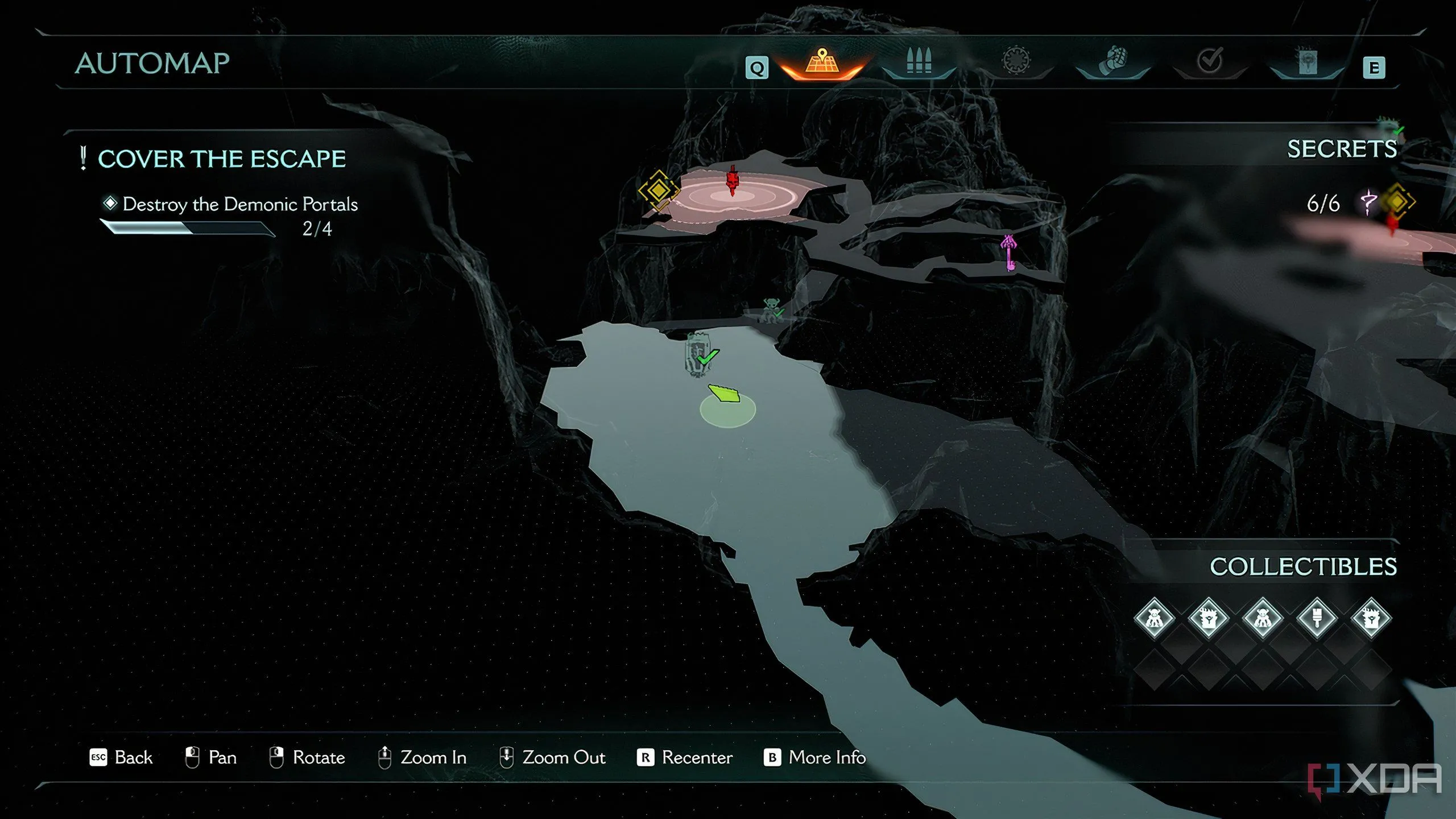Recenter the map view
This screenshot has width=1456, height=819.
click(x=685, y=758)
